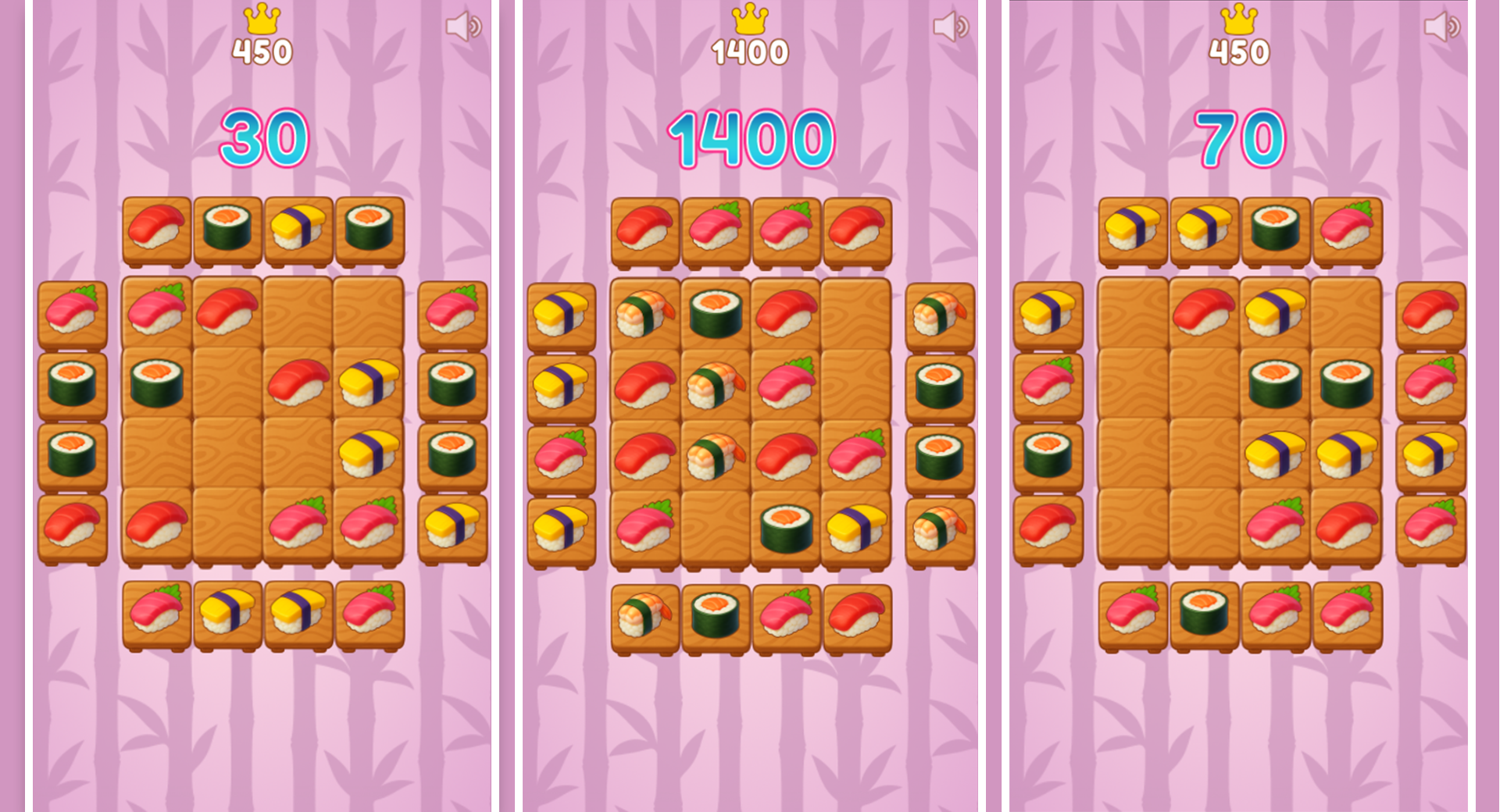Toggle the speaker icon in the middle panel
Image resolution: width=1500 pixels, height=812 pixels.
tap(948, 26)
